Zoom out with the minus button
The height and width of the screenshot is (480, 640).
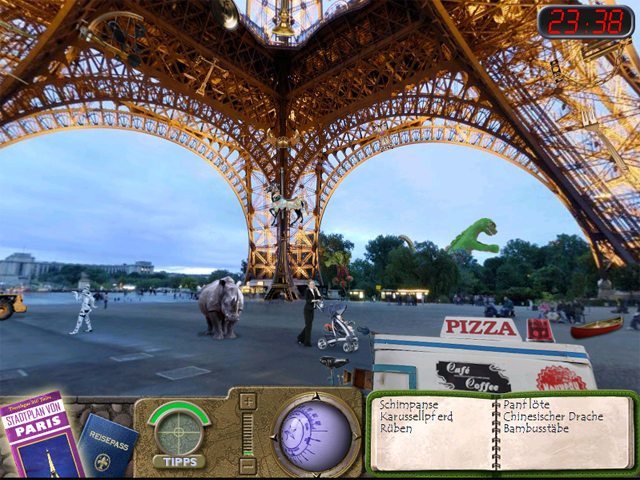(248, 465)
